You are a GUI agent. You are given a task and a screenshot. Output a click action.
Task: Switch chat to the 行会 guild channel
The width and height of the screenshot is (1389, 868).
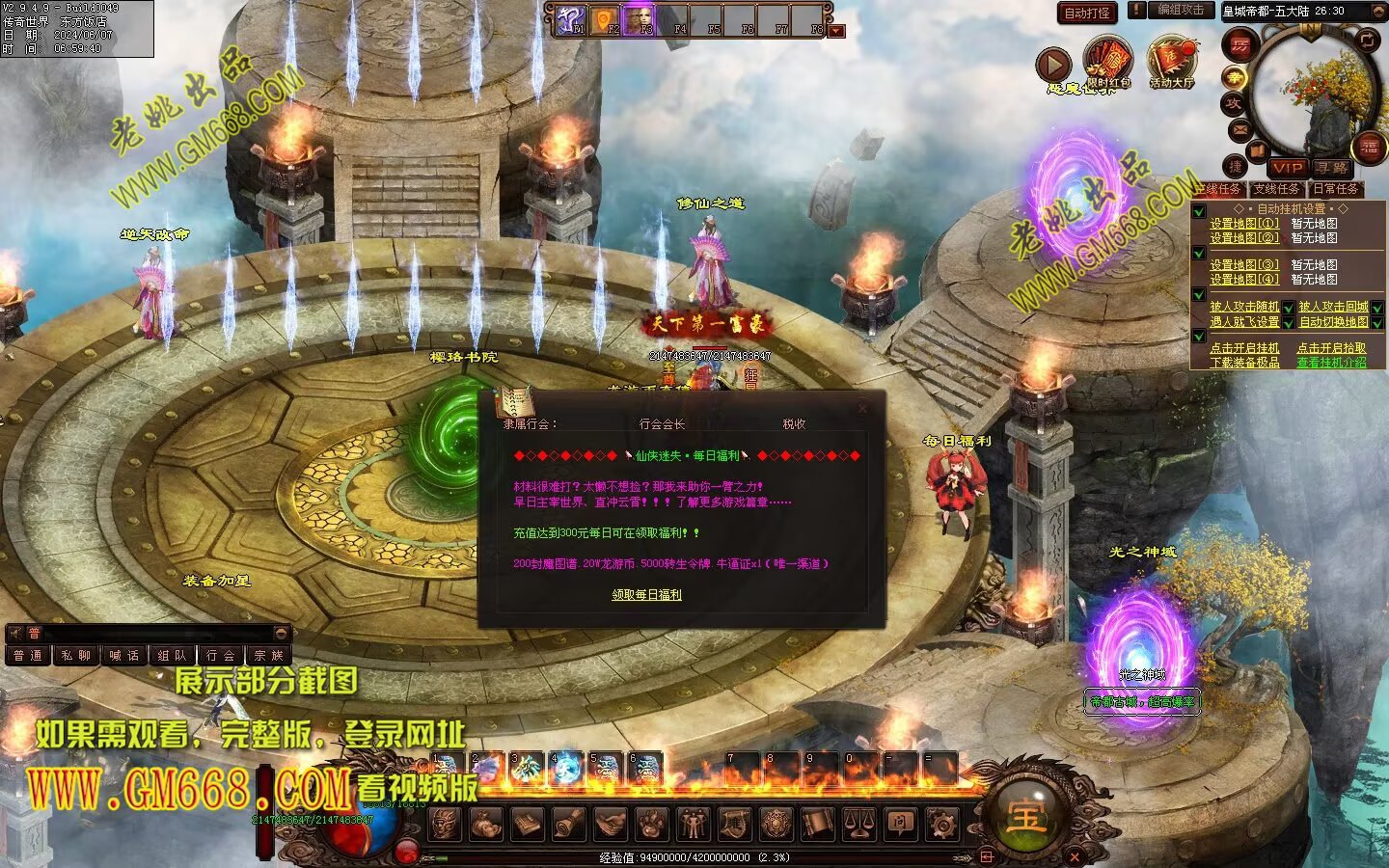pyautogui.click(x=220, y=656)
